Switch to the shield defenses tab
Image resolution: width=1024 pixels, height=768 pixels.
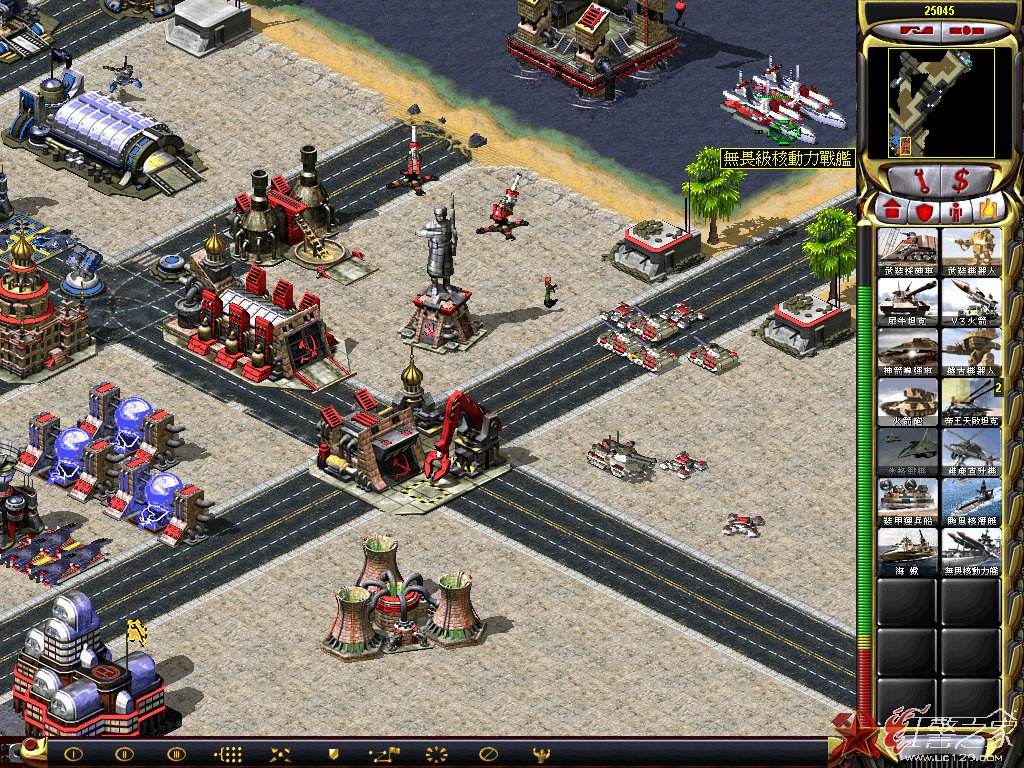click(925, 211)
